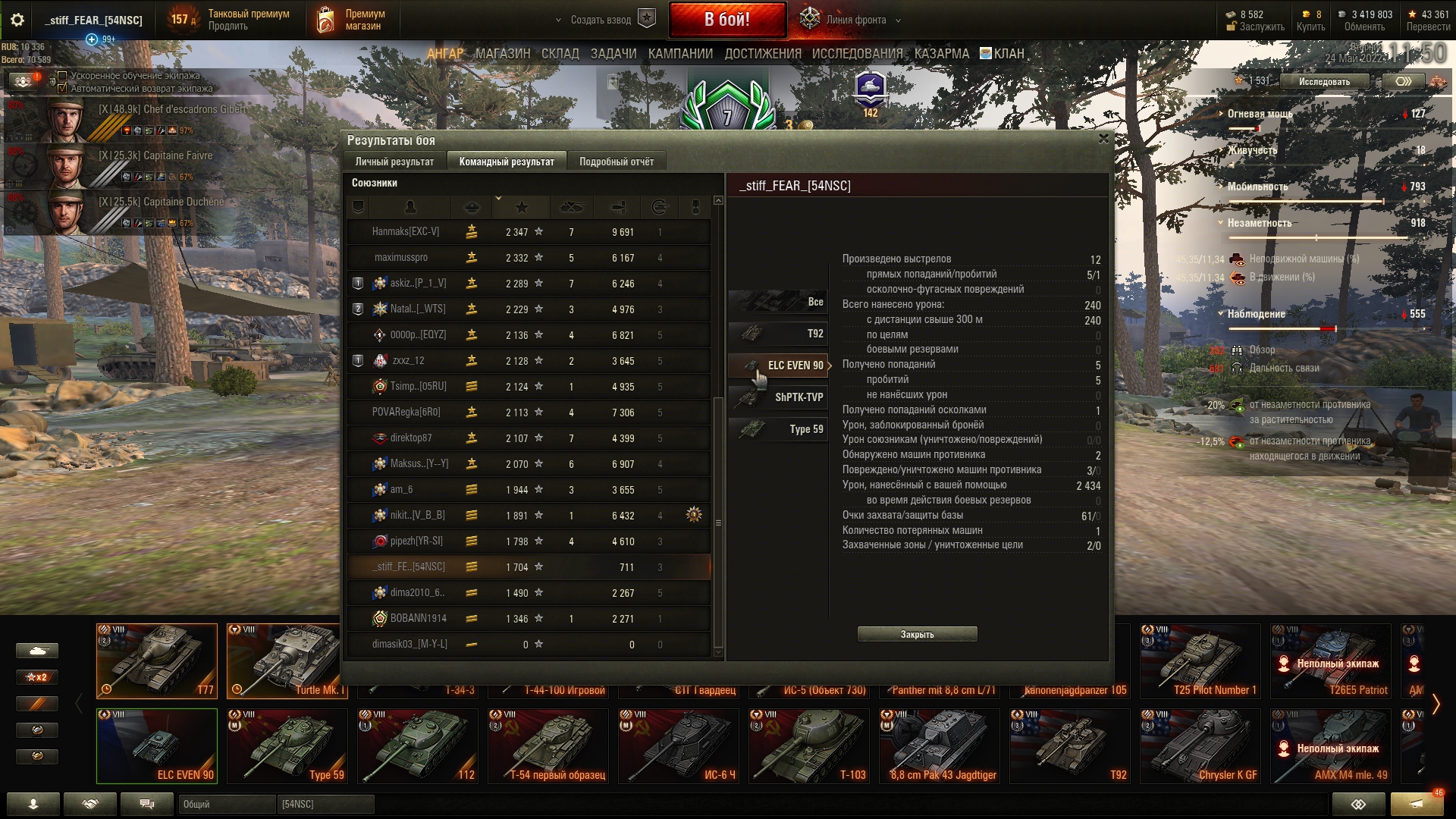Viewport: 1456px width, 819px height.
Task: Click the red В бой! battle button
Action: pos(726,20)
